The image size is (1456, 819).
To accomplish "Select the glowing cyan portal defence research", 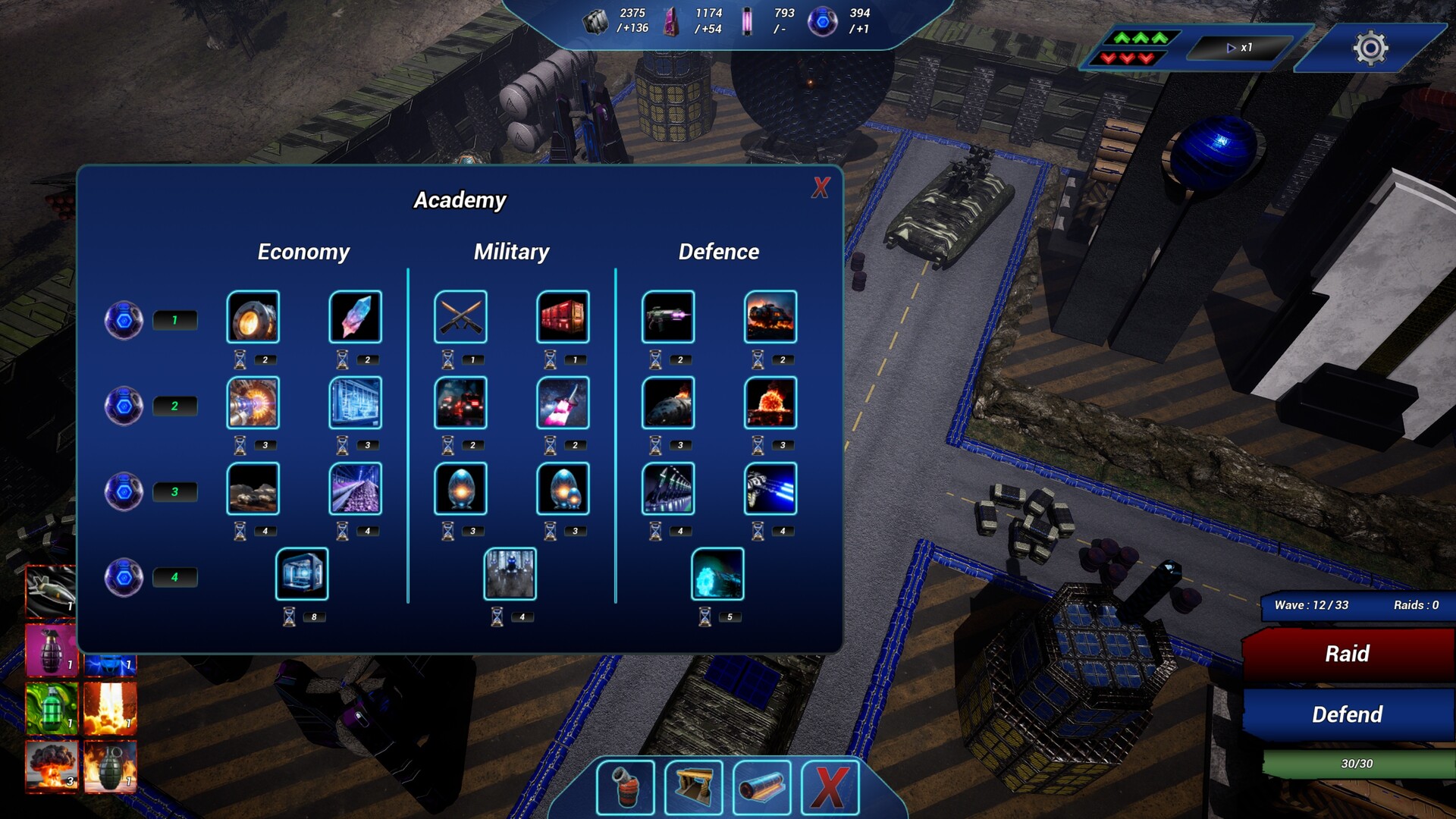I will point(717,575).
